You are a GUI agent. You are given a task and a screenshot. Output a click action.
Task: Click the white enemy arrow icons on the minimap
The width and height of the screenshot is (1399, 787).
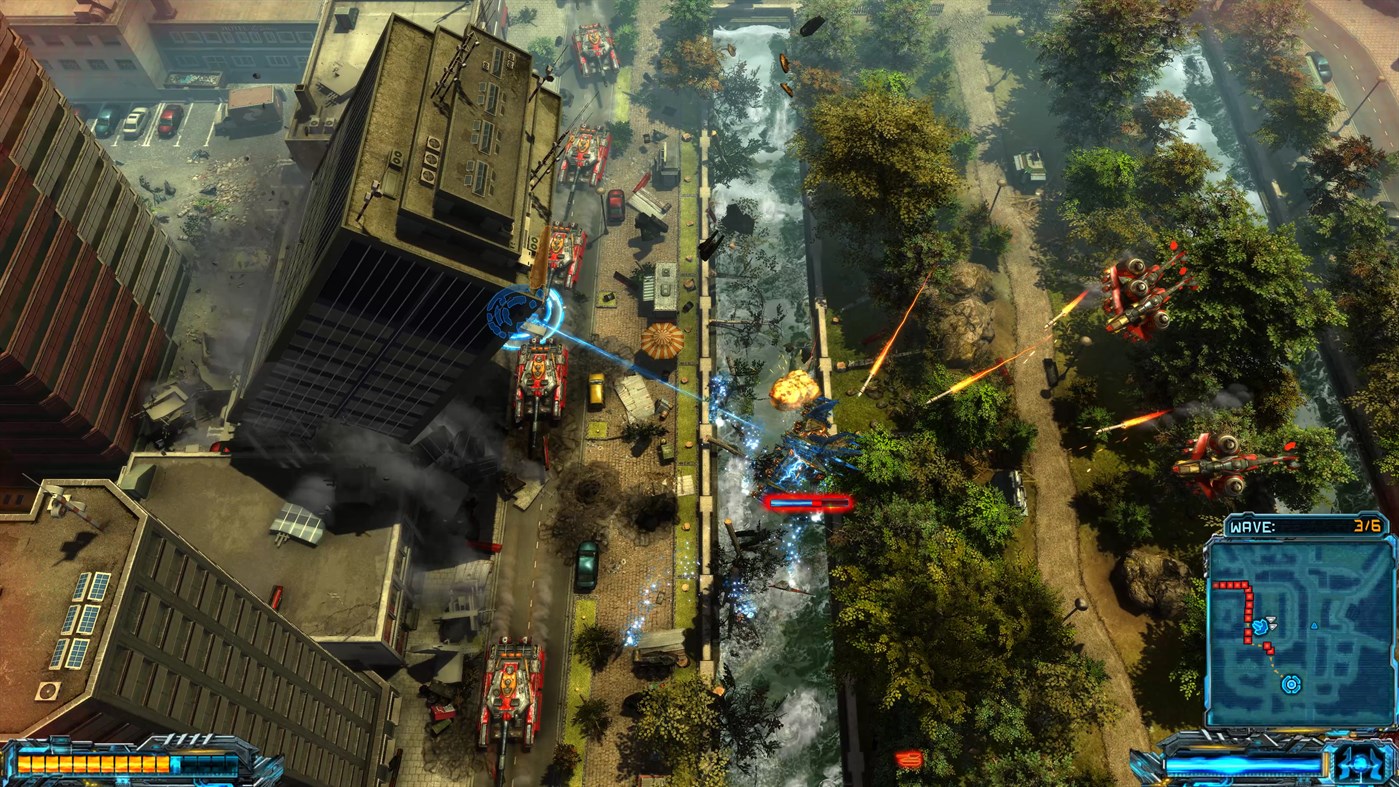tap(1271, 621)
